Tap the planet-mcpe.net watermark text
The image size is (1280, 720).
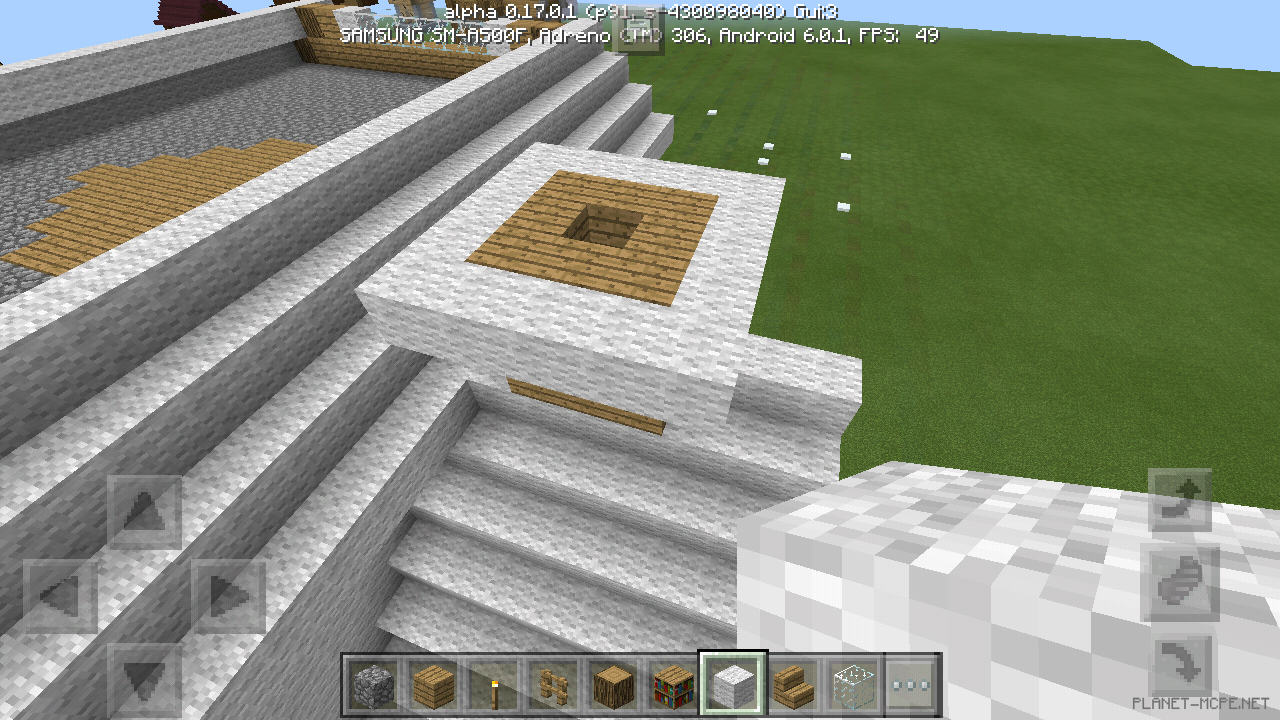(x=1200, y=700)
